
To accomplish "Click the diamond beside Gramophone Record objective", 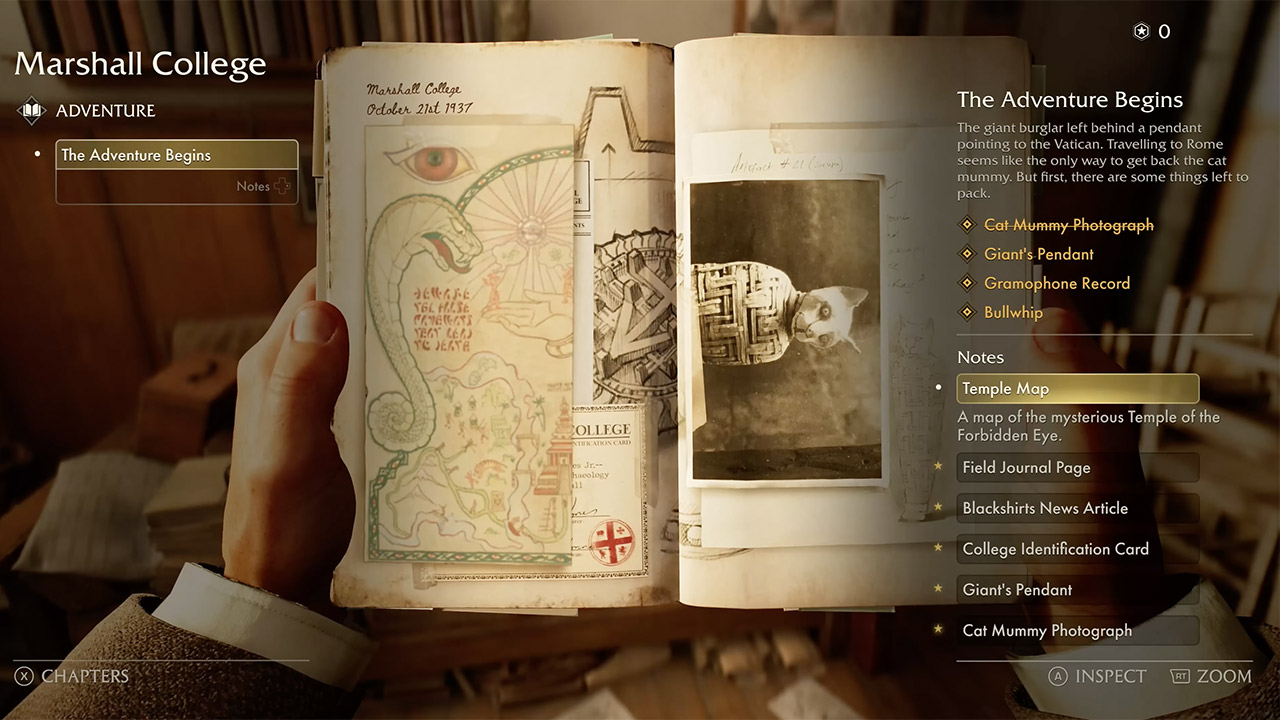I will pos(967,283).
